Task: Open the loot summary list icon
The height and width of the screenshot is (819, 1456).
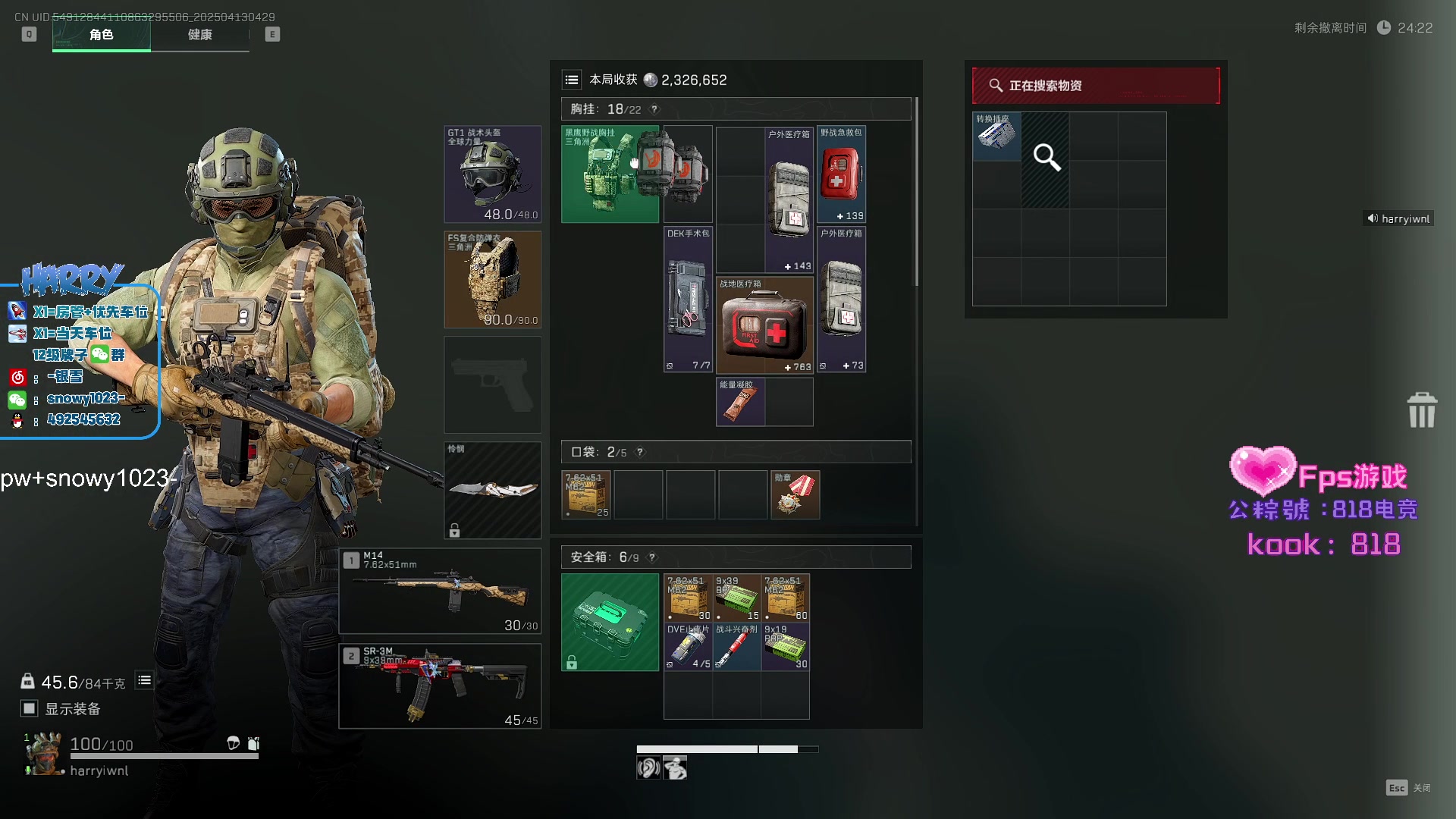Action: click(572, 80)
